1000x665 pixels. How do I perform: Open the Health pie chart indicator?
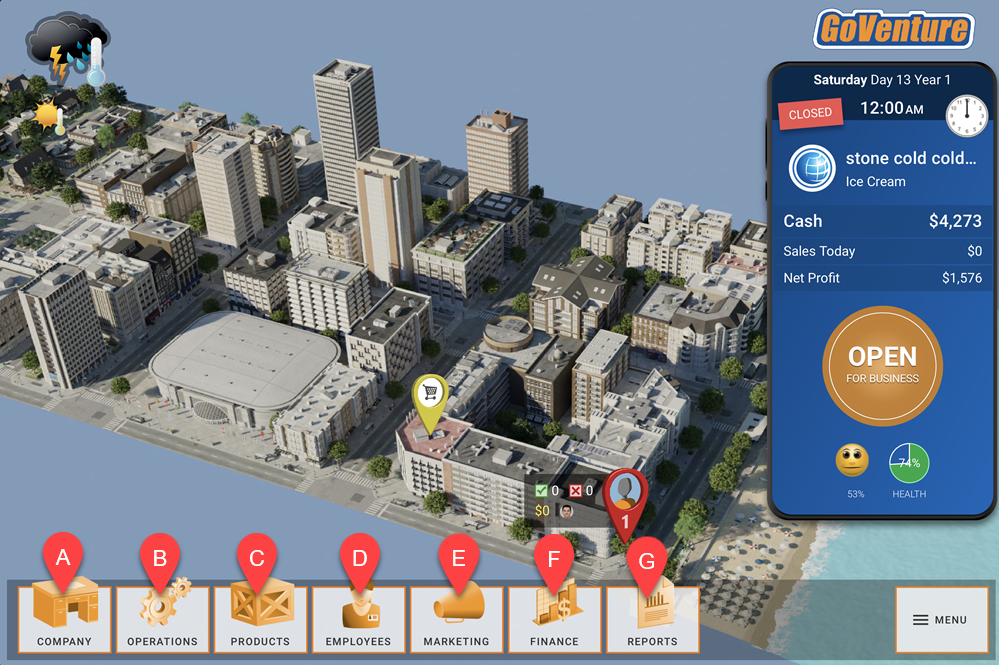click(909, 463)
